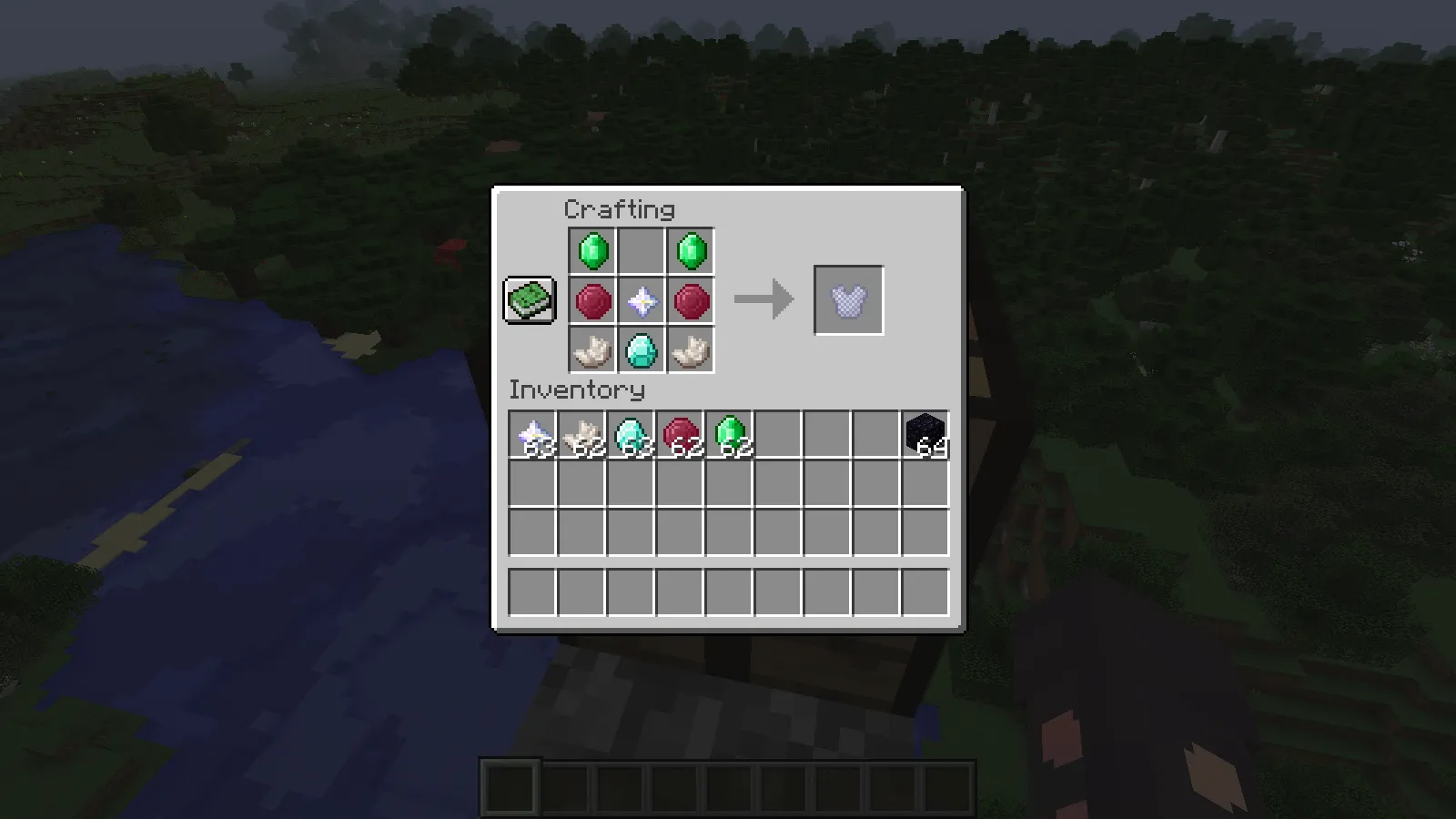The image size is (1456, 819).
Task: Grab the emerald stack of 62 from inventory
Action: (730, 432)
